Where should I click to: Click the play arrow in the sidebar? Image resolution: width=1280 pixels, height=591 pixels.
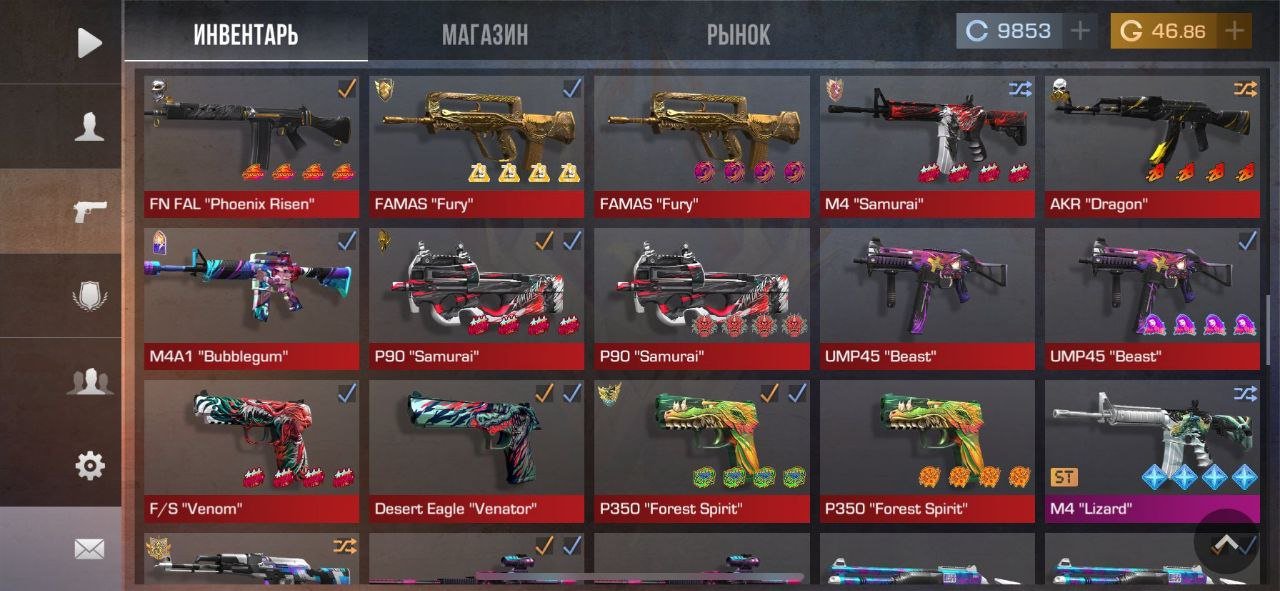coord(90,42)
